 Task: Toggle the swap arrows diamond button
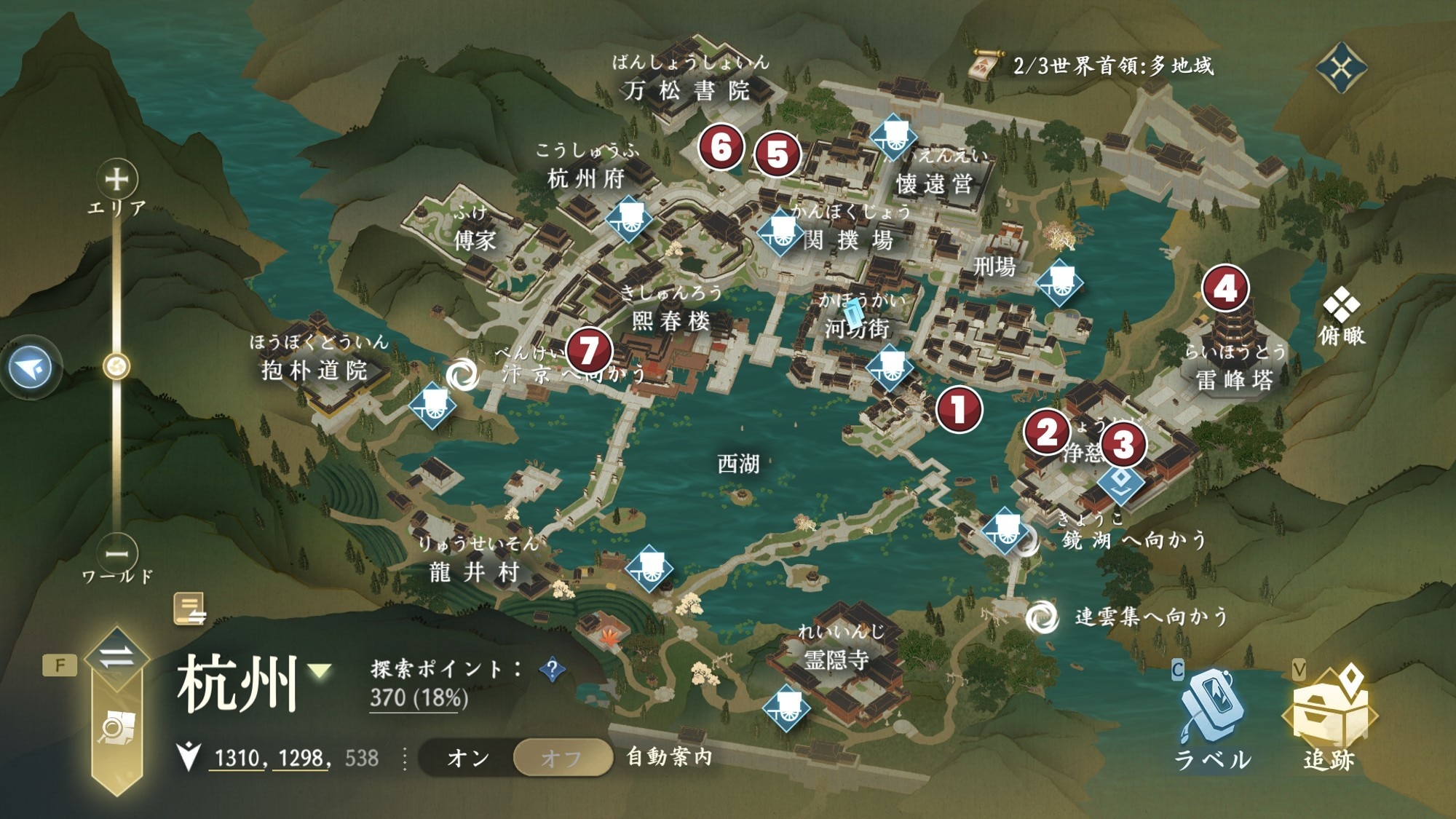tap(116, 657)
